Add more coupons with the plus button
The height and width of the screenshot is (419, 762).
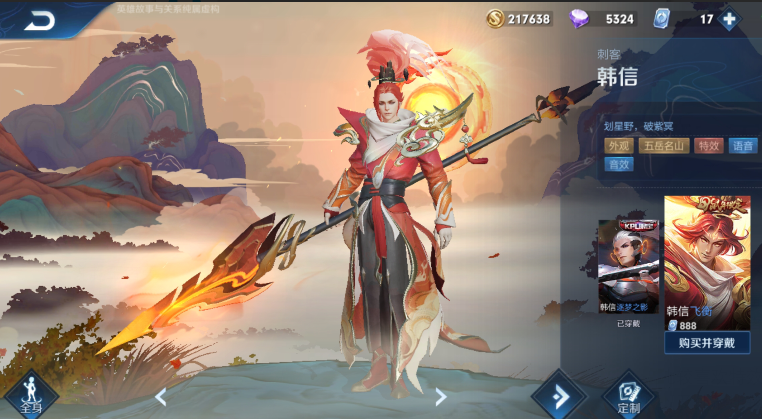729,19
